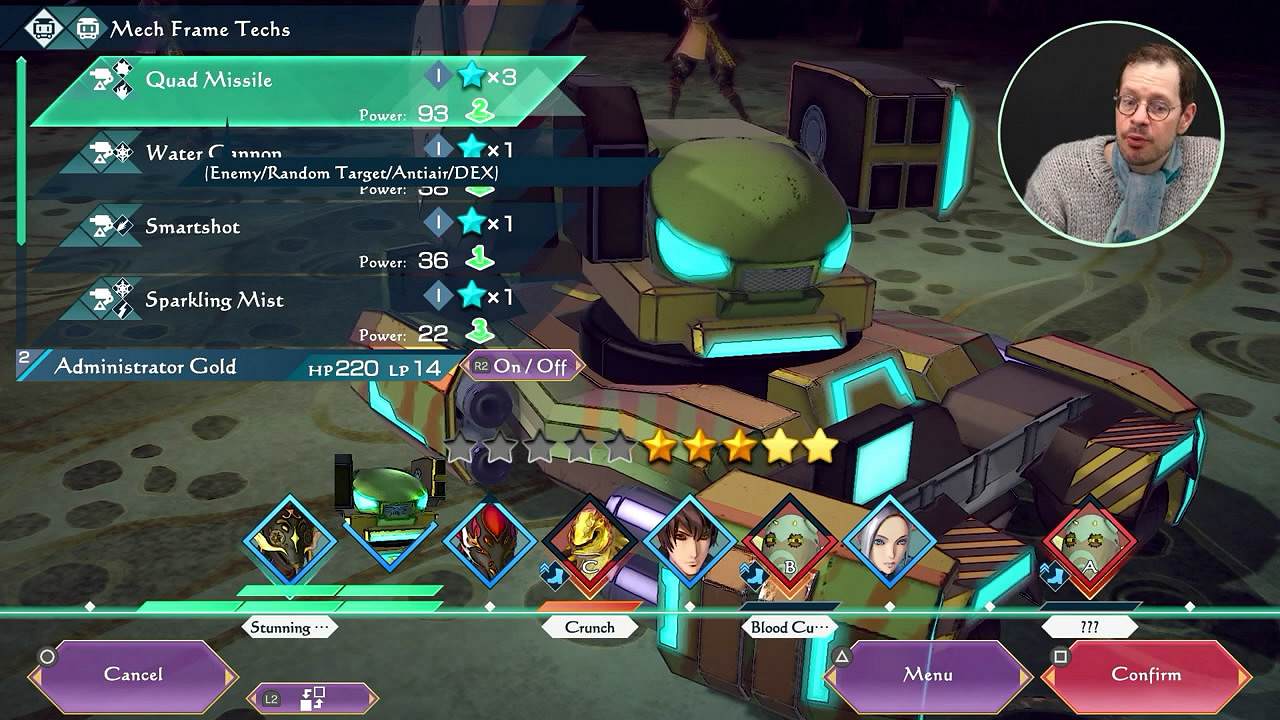Select the Quad Missile tech
This screenshot has width=1280, height=720.
[x=208, y=80]
